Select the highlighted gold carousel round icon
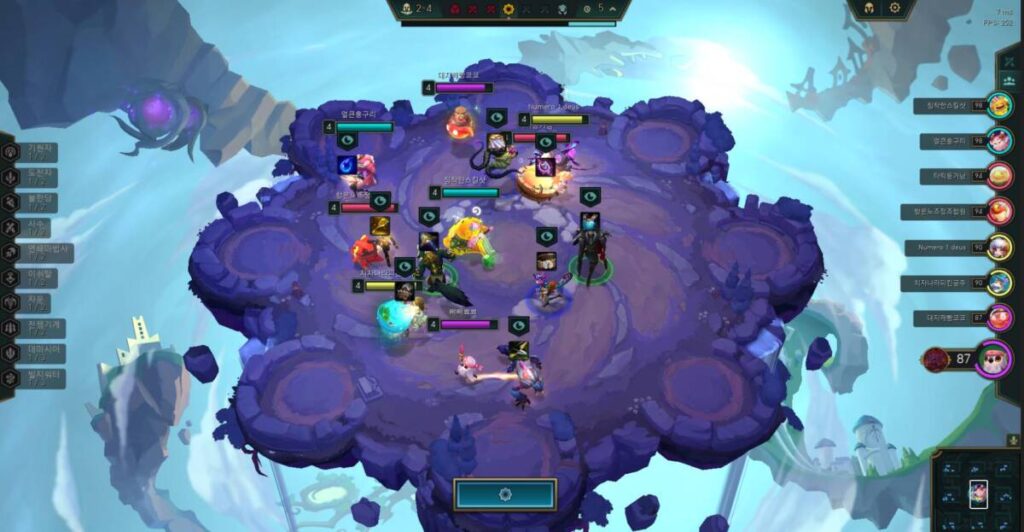The height and width of the screenshot is (532, 1024). coord(508,9)
